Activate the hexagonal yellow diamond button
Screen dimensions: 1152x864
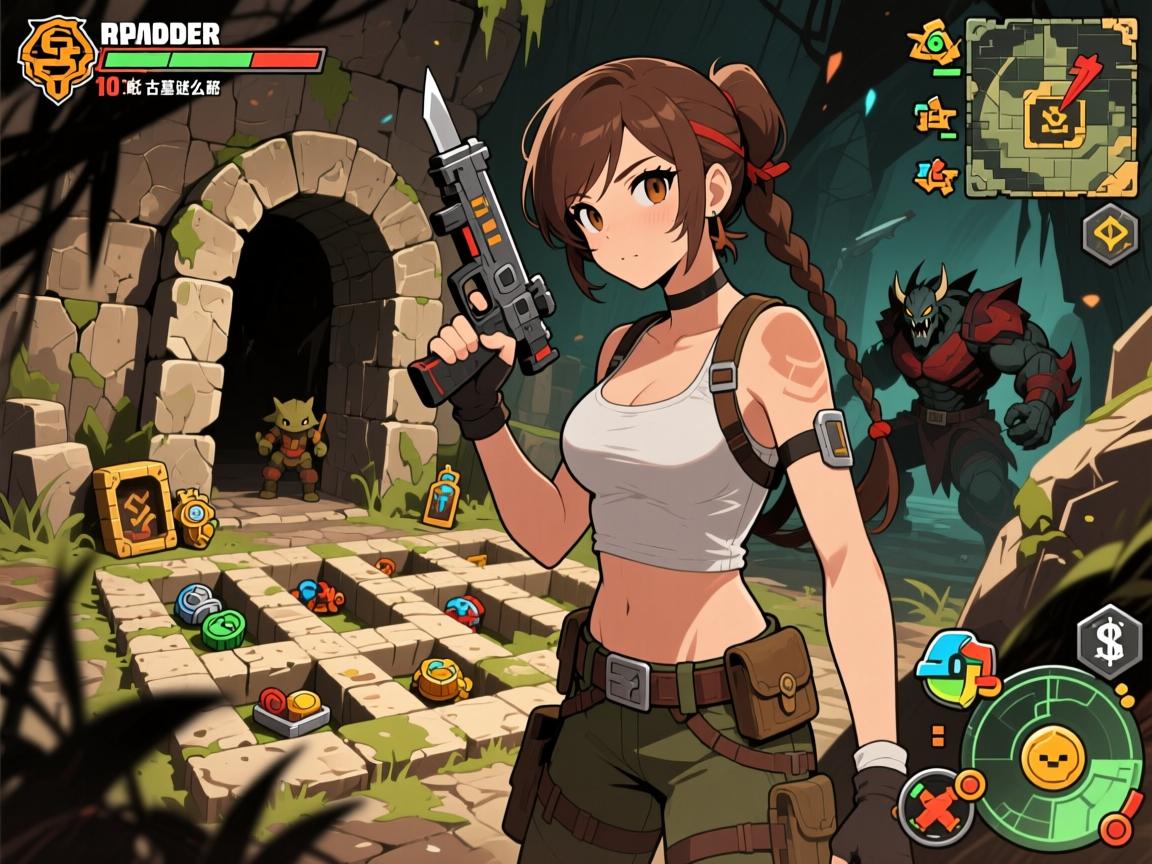1109,235
